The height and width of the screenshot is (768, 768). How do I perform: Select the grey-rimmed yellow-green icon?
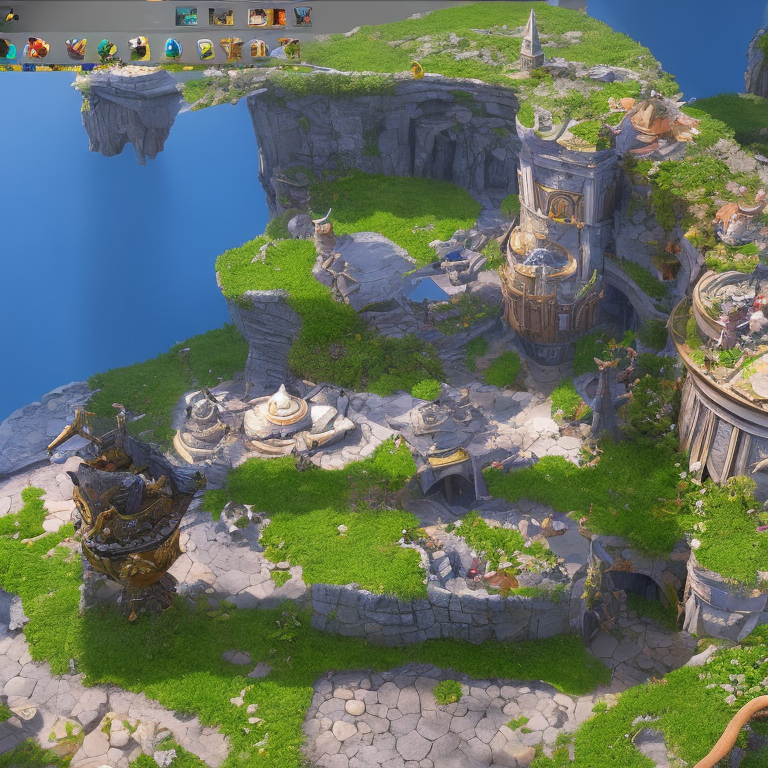205,49
